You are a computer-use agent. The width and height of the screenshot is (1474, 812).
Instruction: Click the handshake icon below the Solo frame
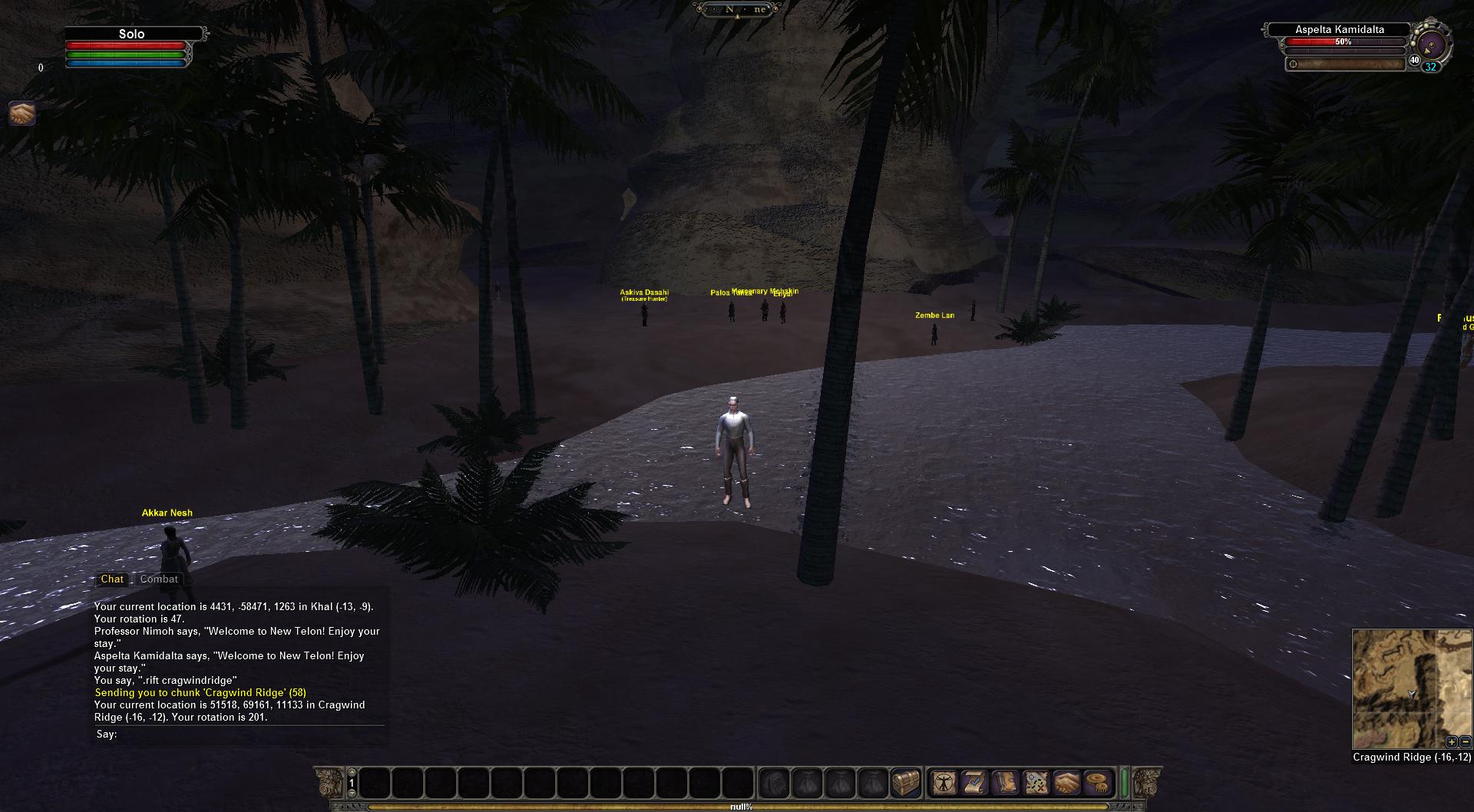(22, 114)
